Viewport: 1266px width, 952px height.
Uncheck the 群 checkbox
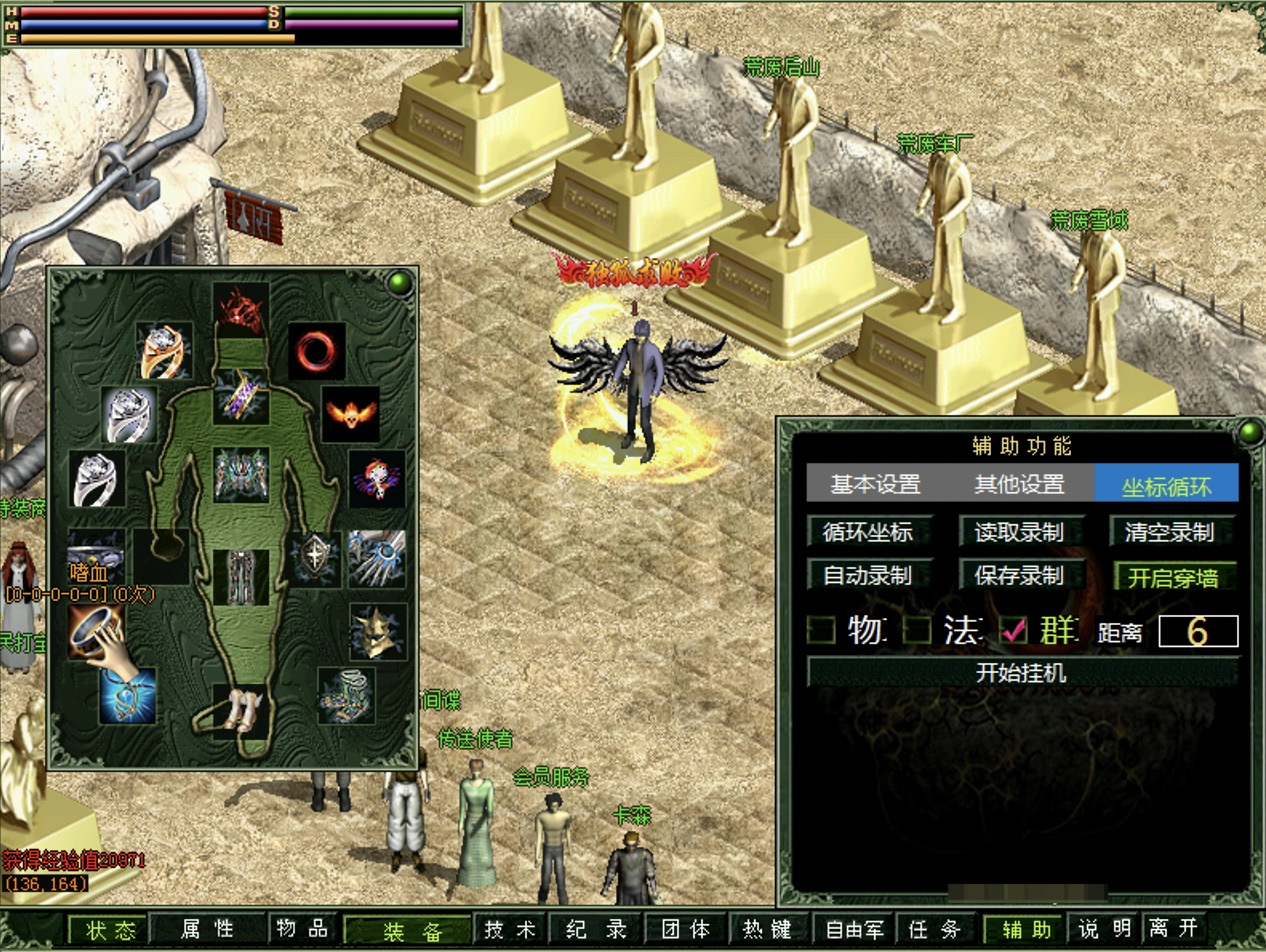coord(1015,630)
